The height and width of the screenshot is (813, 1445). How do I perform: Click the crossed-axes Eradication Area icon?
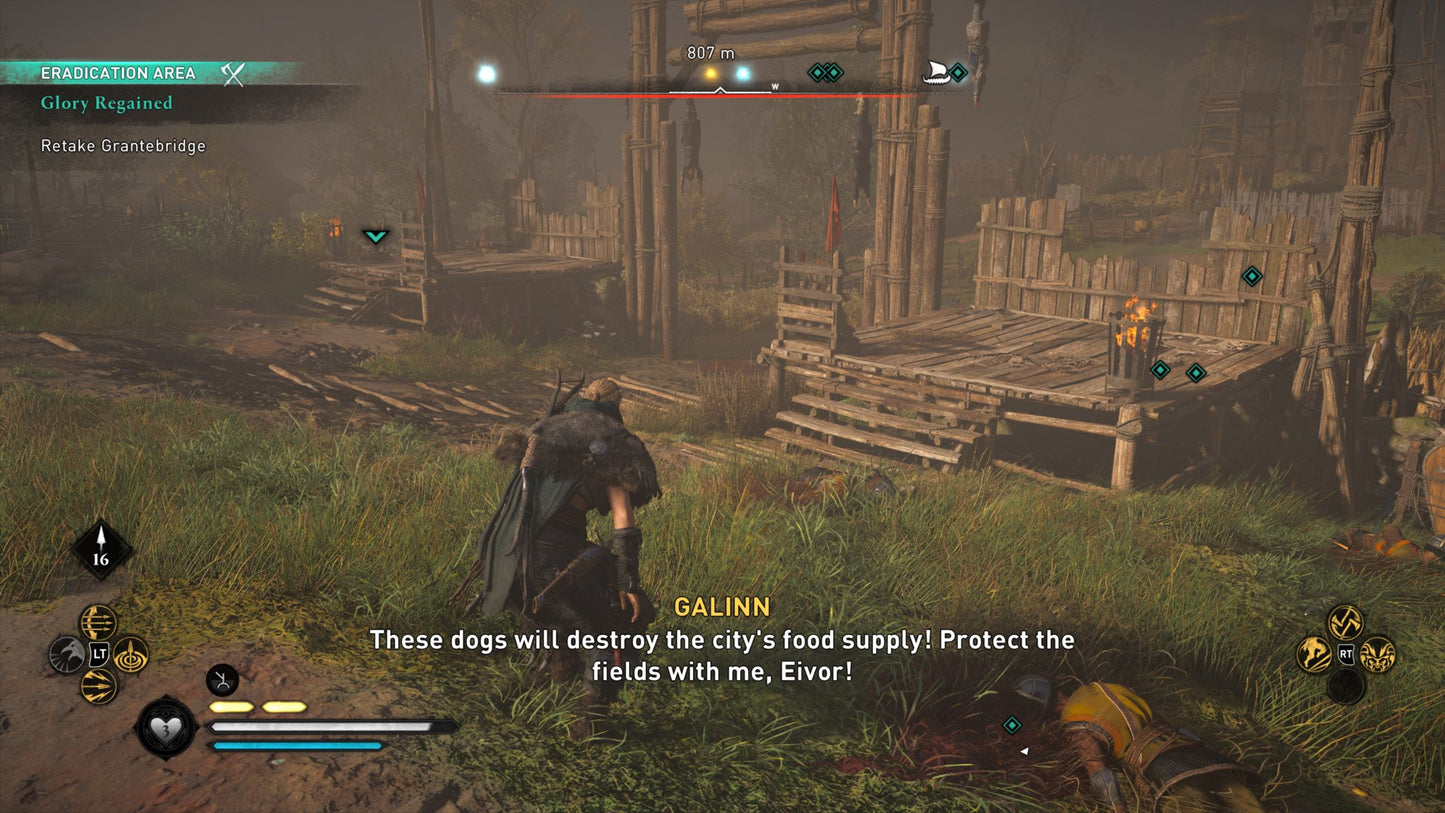[233, 73]
